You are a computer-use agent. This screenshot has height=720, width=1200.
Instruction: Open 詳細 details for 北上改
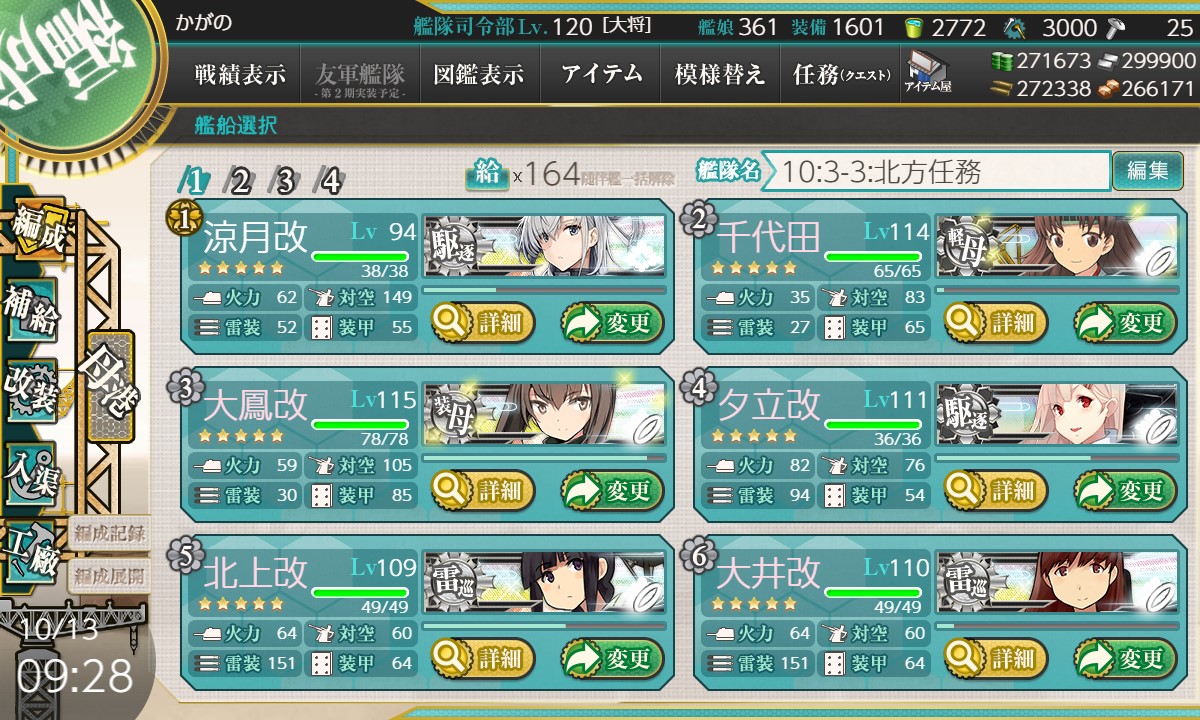point(484,658)
